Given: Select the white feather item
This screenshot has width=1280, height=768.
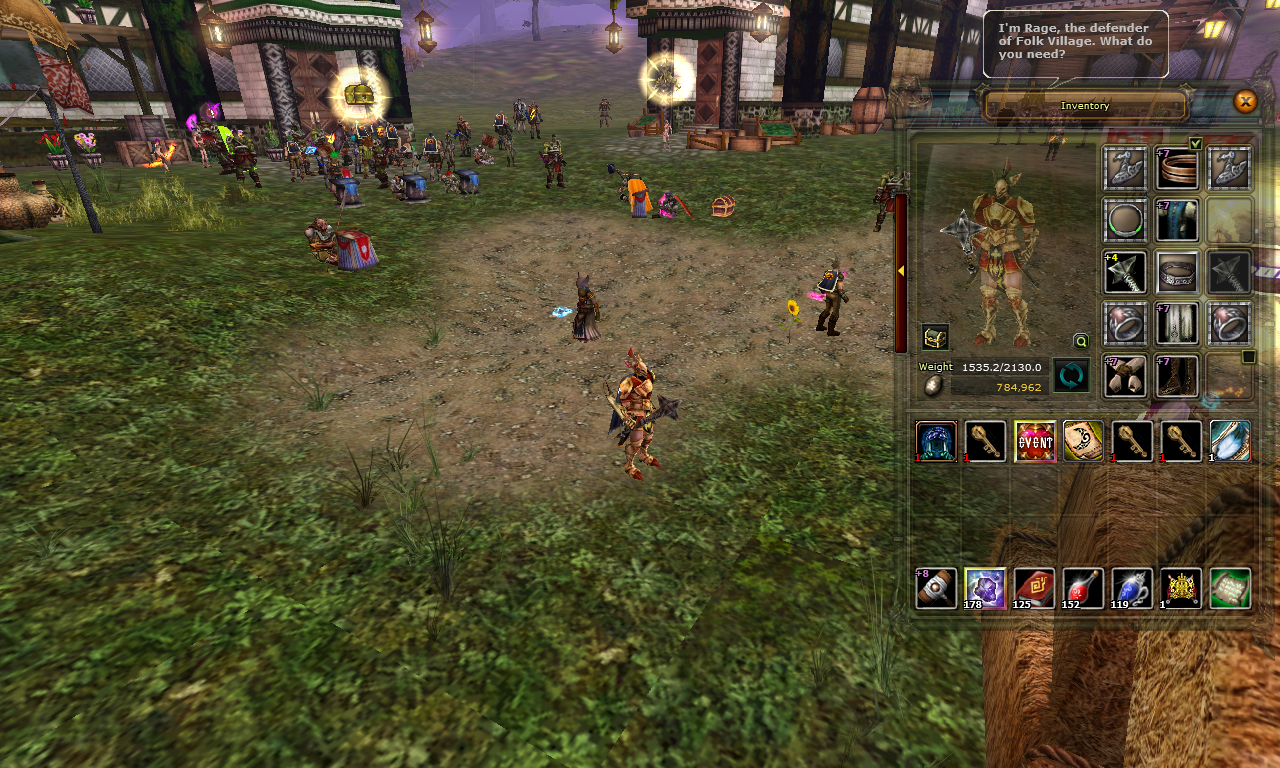Looking at the screenshot, I should pyautogui.click(x=1230, y=441).
